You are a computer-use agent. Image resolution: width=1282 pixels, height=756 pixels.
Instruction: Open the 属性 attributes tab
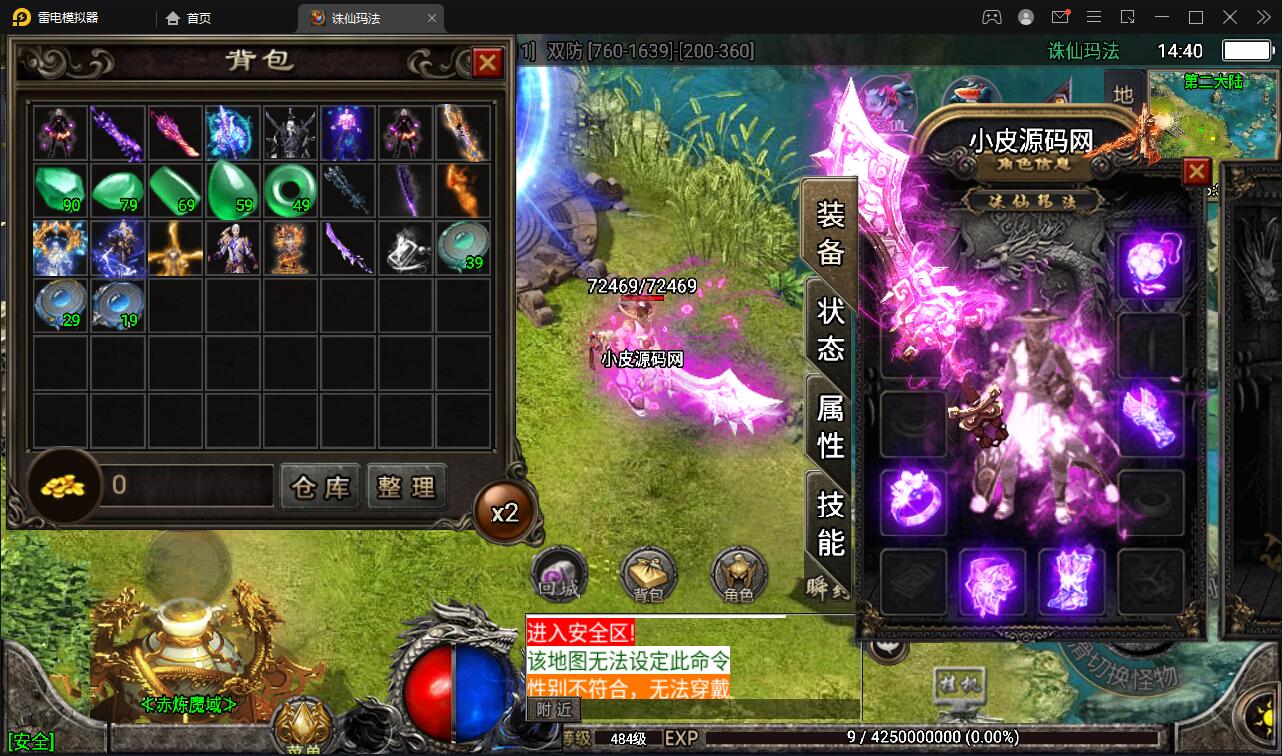click(x=831, y=425)
